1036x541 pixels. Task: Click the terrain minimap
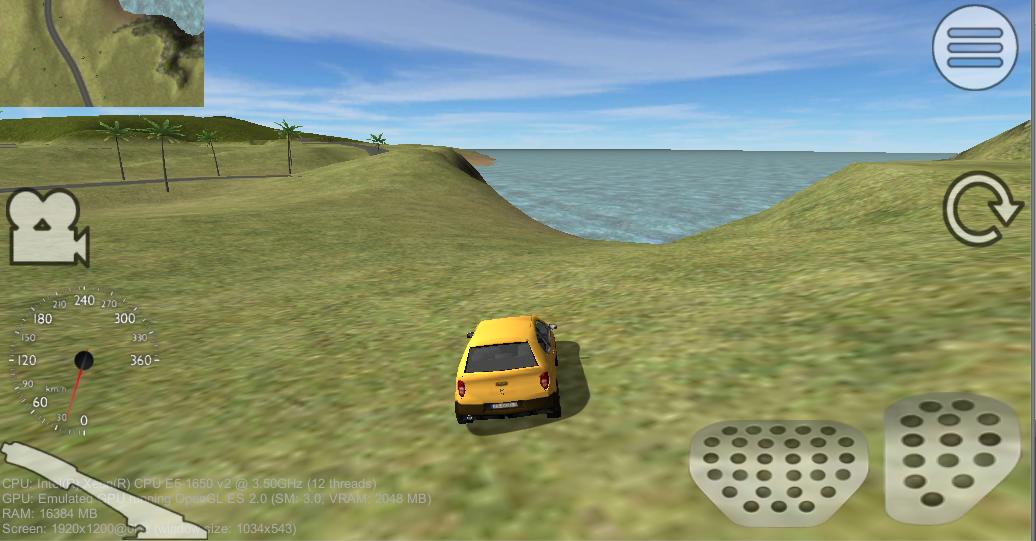coord(101,52)
